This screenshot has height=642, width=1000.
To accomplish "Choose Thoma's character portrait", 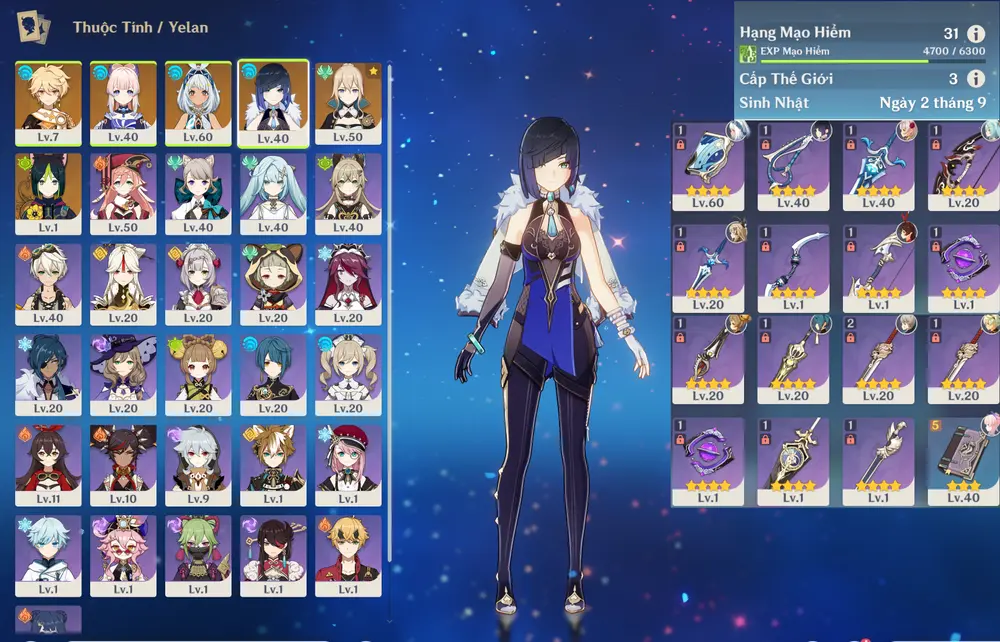I will coord(348,555).
